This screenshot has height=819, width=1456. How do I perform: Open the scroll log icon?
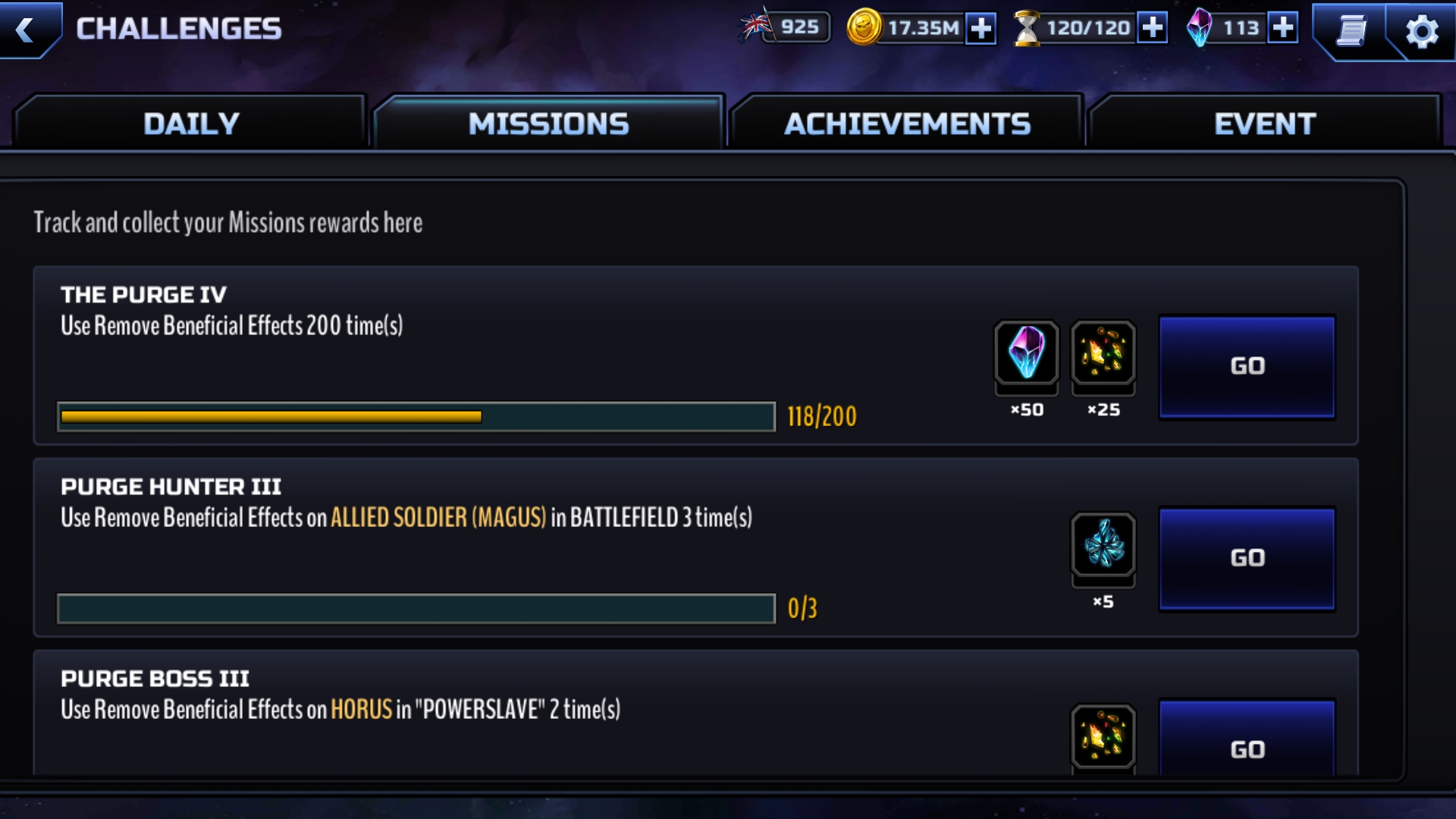click(x=1351, y=31)
